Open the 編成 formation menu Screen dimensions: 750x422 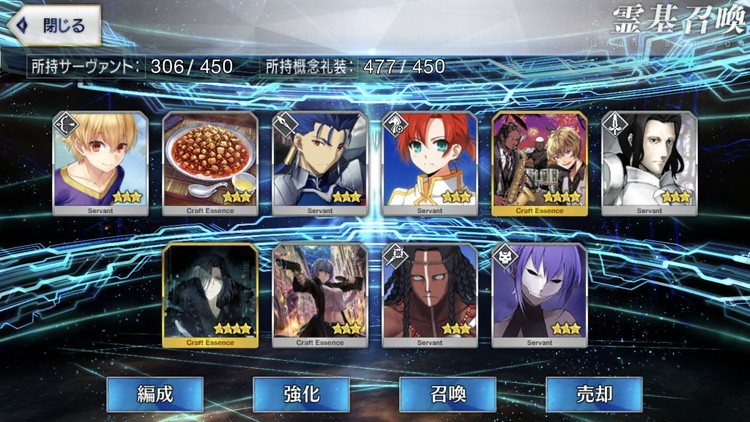point(154,393)
